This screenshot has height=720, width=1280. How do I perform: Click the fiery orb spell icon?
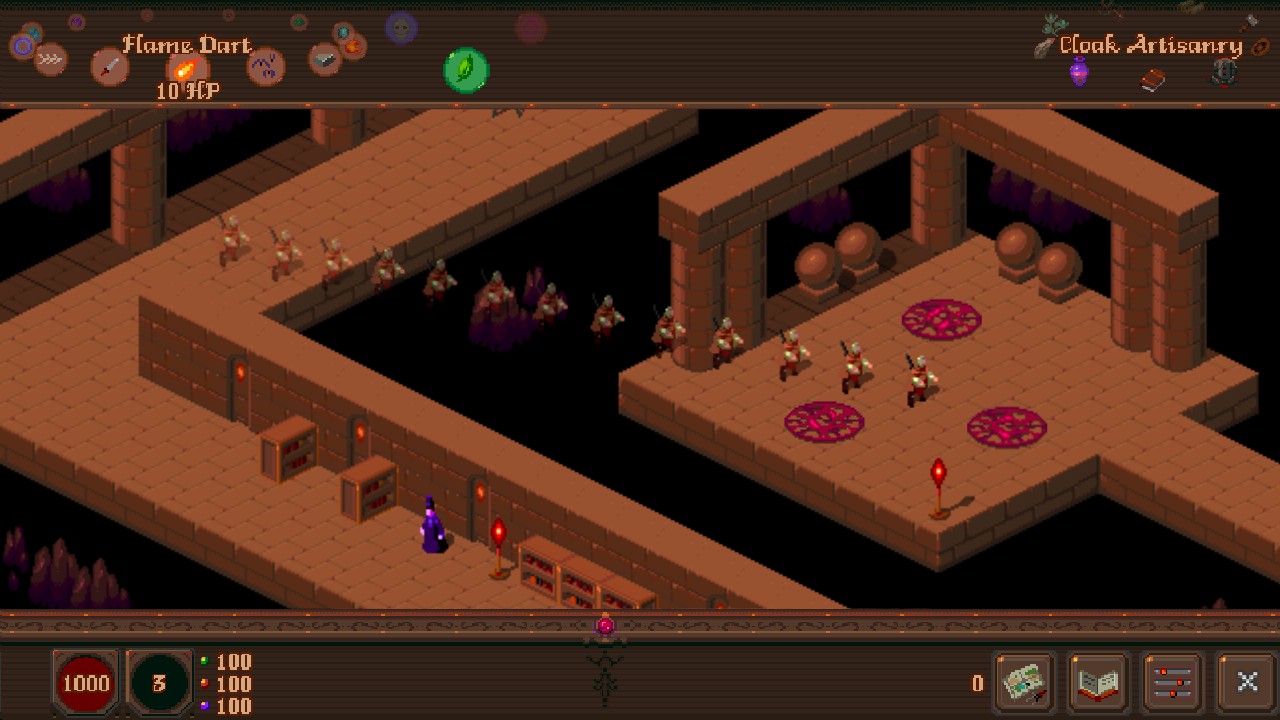[x=352, y=47]
